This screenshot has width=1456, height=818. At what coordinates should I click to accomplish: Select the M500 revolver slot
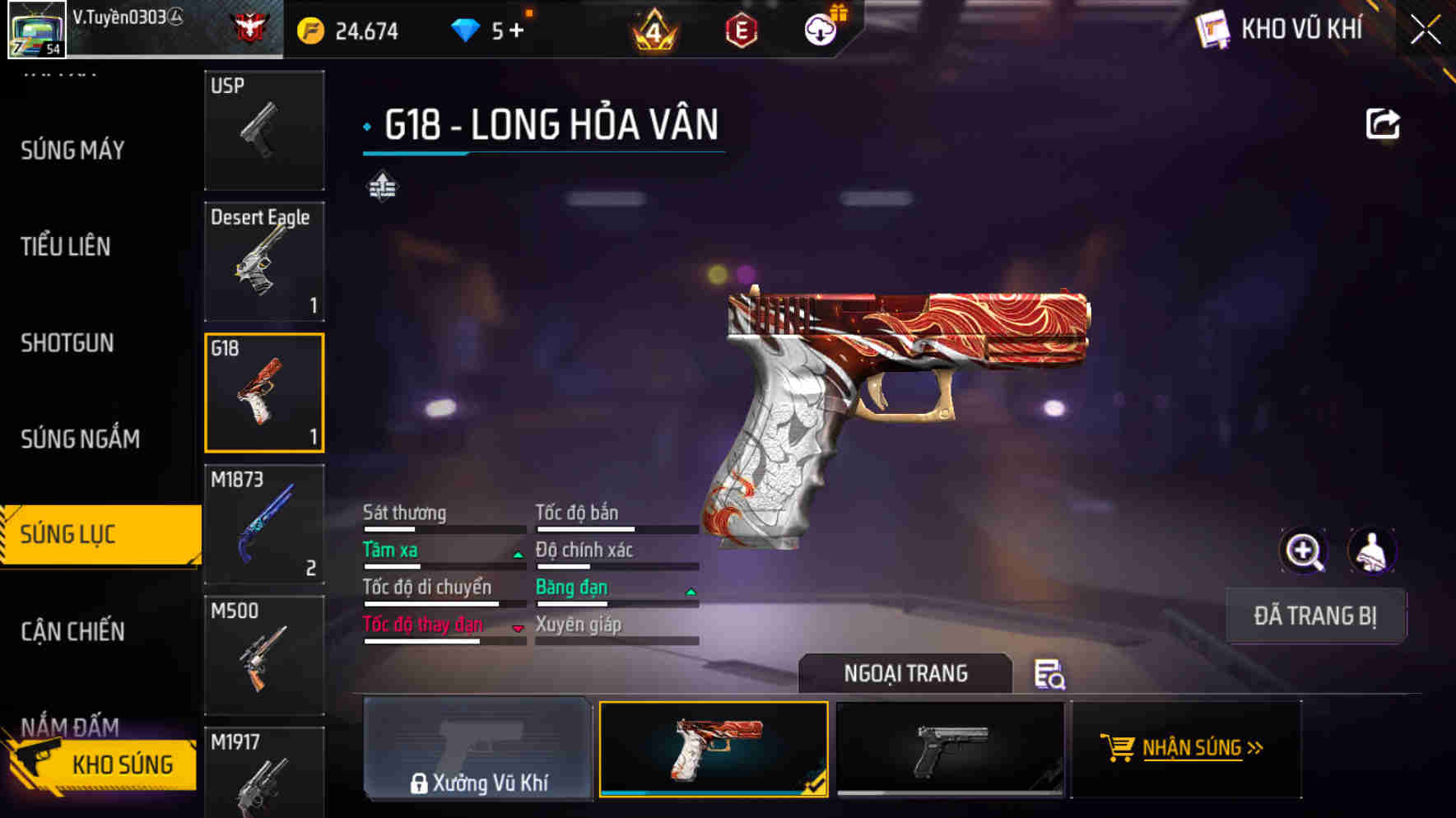tap(264, 655)
